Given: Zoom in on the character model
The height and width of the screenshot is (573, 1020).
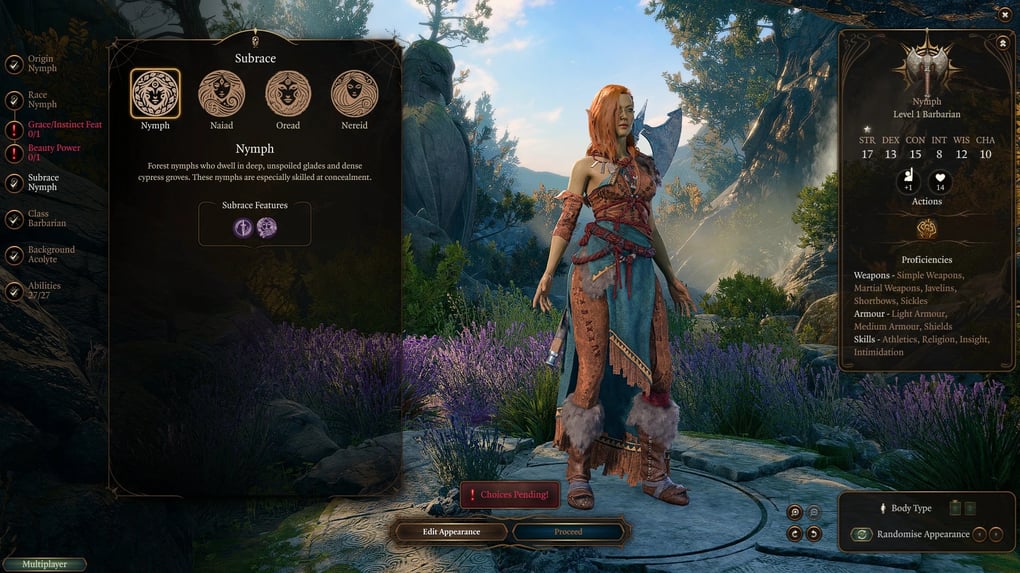Looking at the screenshot, I should [x=795, y=512].
